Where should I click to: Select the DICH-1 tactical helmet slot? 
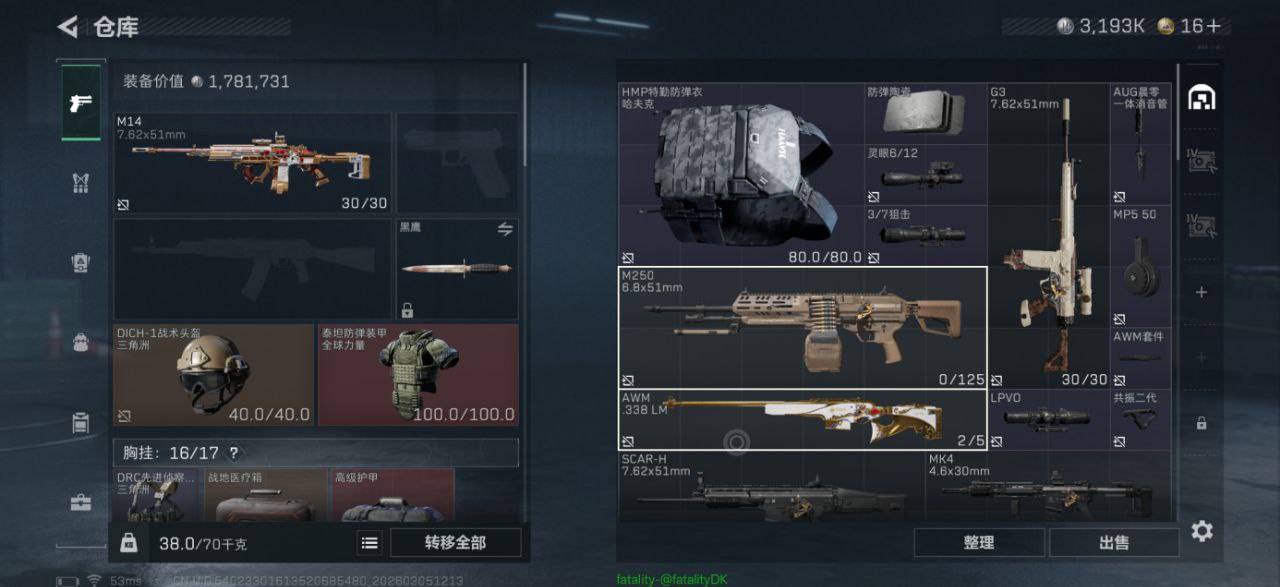pyautogui.click(x=212, y=372)
